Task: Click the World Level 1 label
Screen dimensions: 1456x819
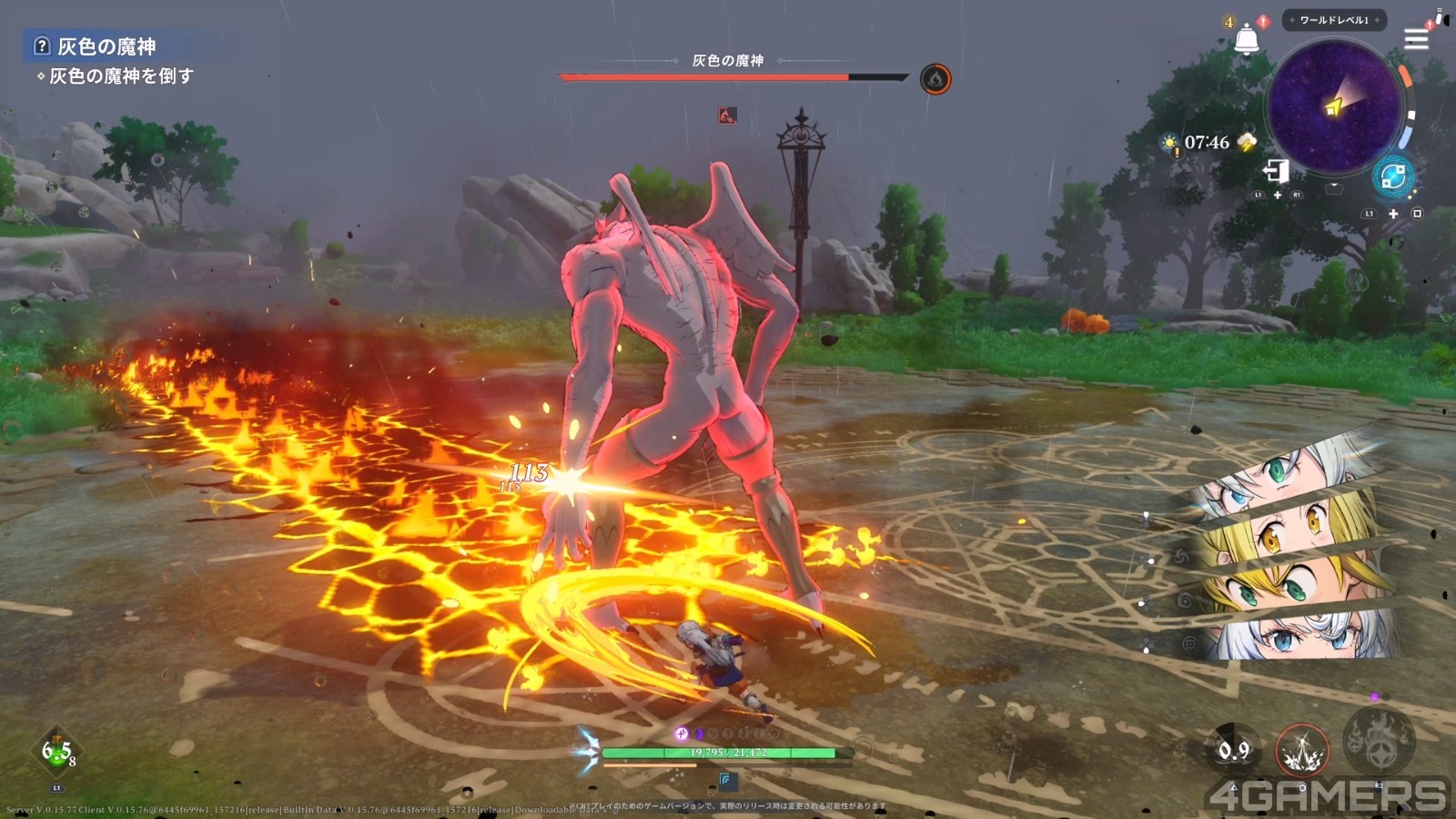Action: 1334,20
